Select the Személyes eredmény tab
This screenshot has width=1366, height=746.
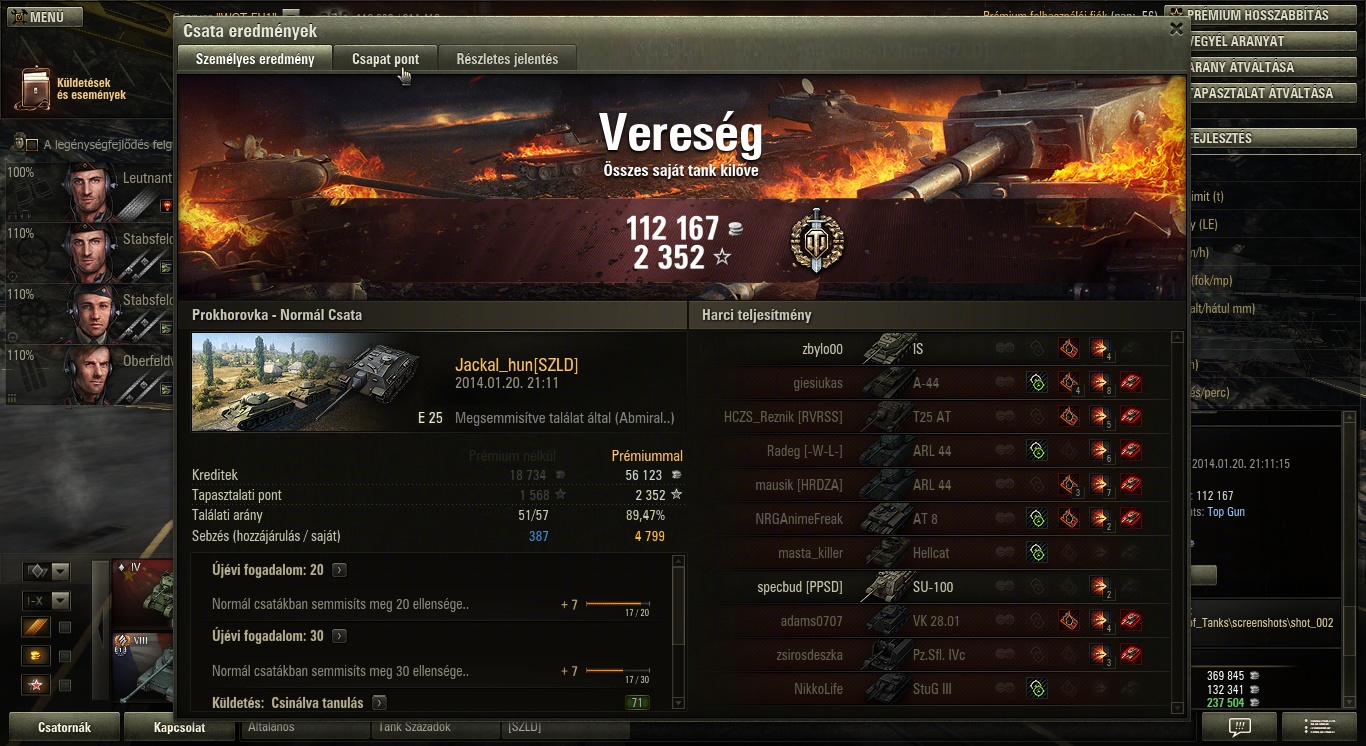point(255,59)
